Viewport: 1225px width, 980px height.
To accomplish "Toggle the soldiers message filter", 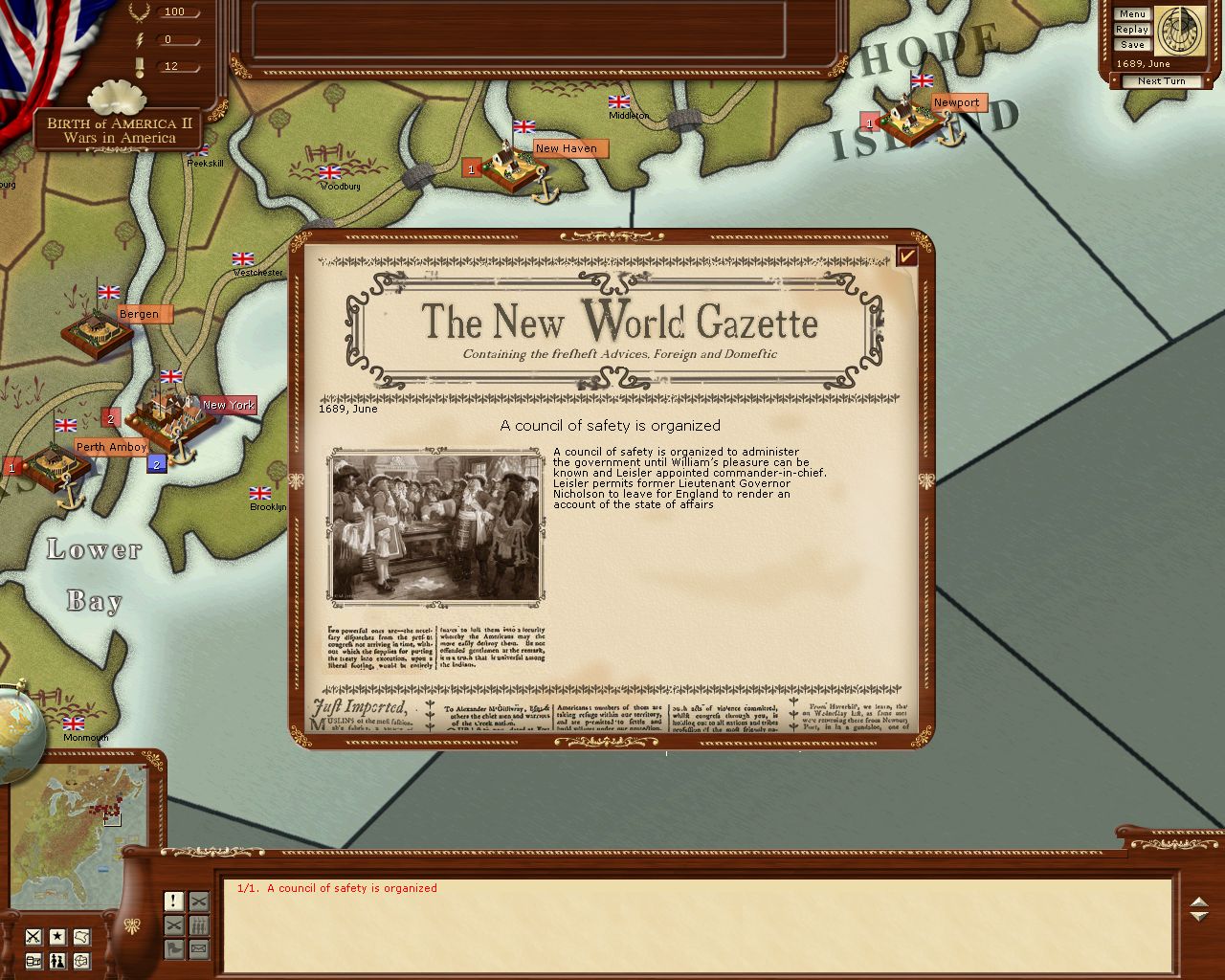I will click(x=198, y=925).
